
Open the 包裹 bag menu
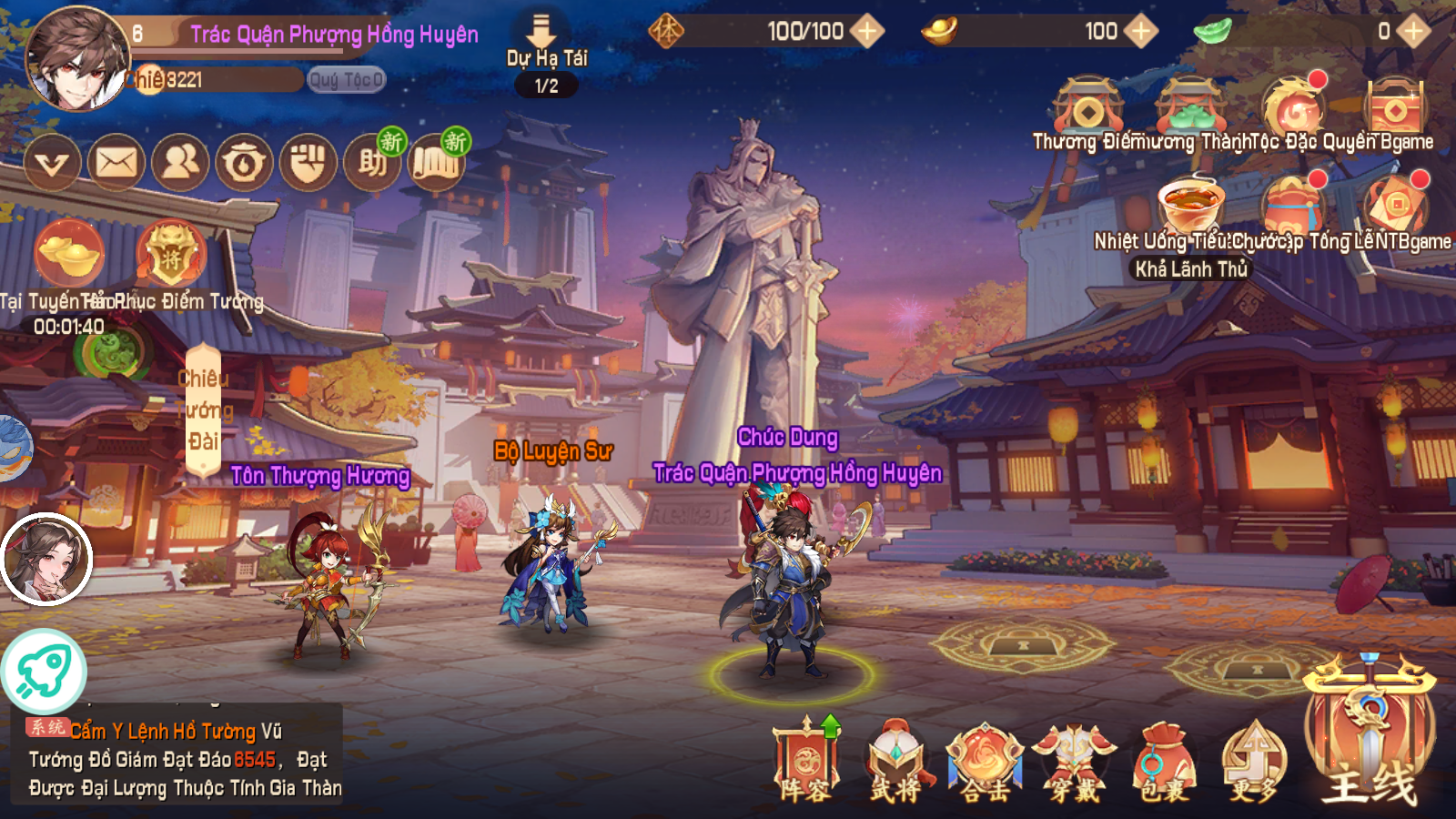(1164, 760)
